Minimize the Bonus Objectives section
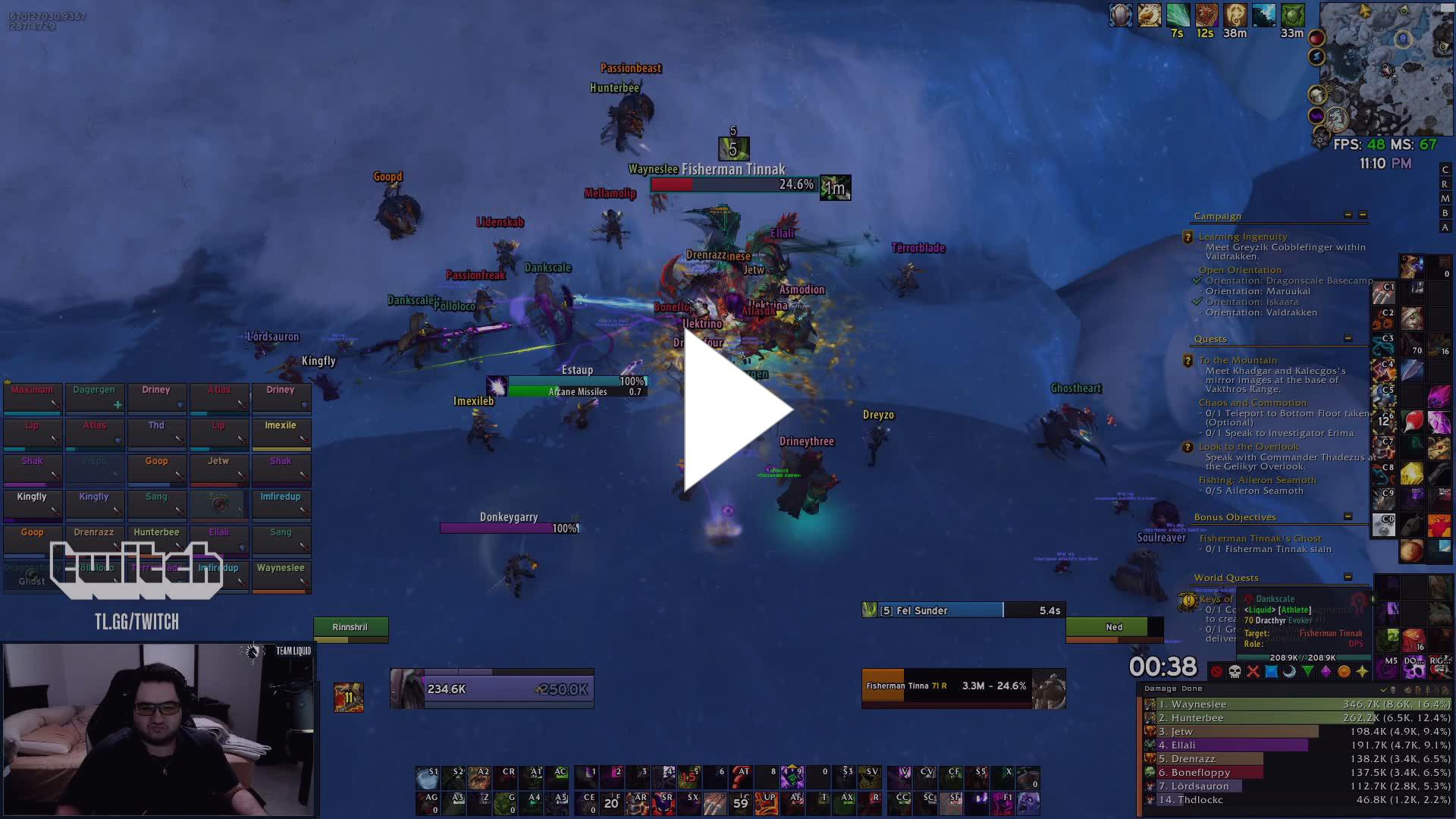Image resolution: width=1456 pixels, height=819 pixels. point(1348,516)
